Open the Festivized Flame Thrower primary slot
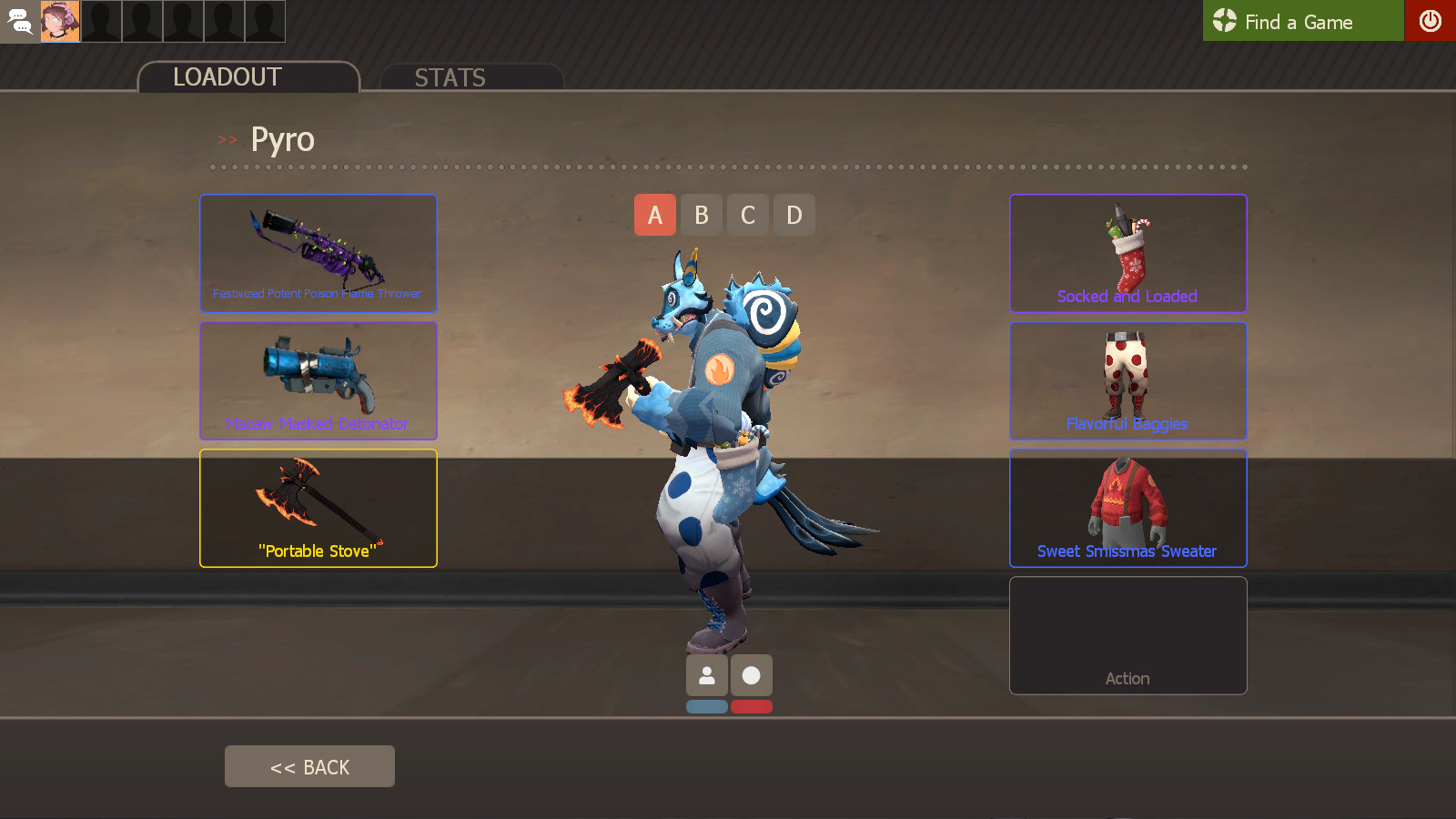 318,253
